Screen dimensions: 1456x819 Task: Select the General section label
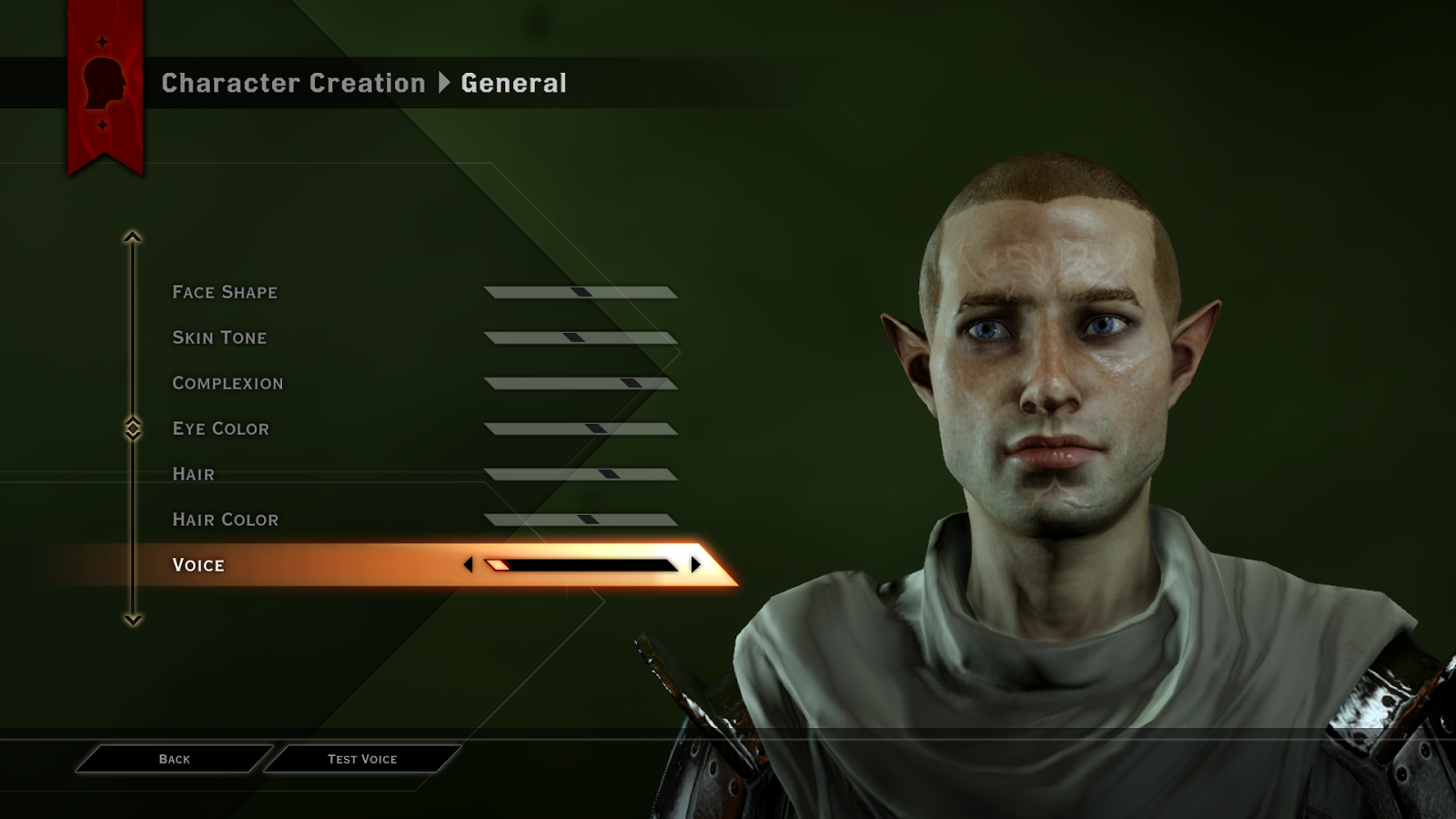coord(513,83)
